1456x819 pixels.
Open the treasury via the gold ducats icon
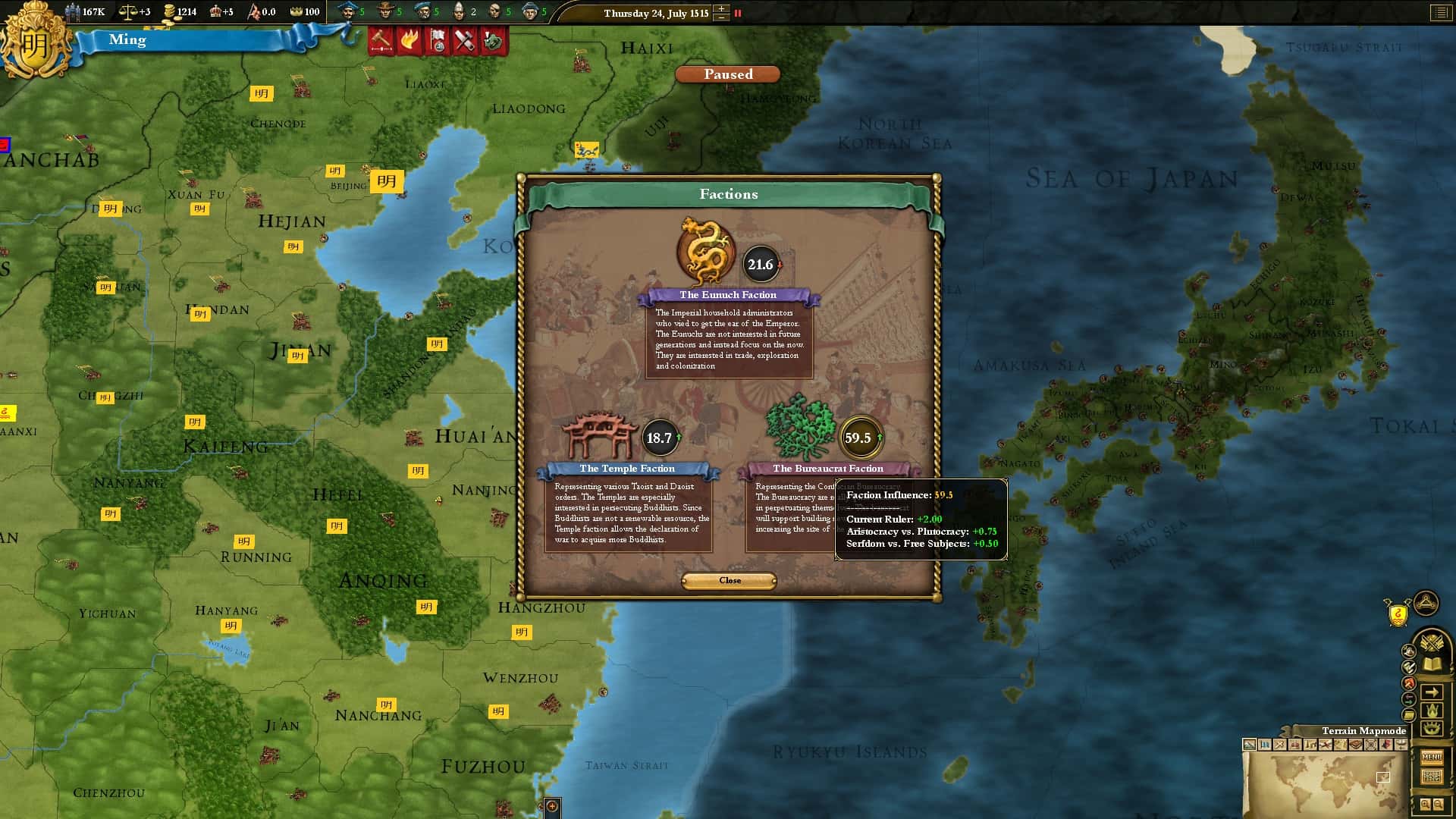click(x=168, y=11)
